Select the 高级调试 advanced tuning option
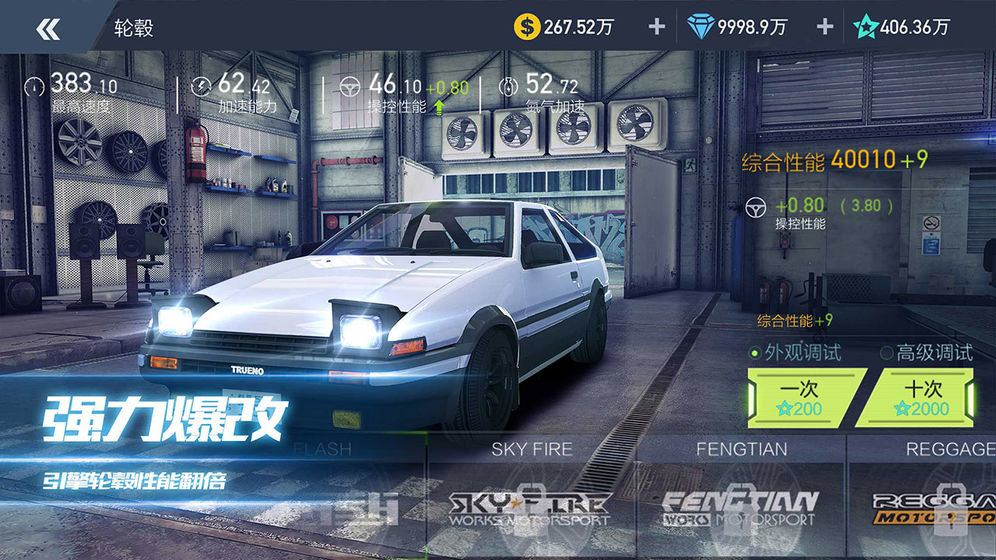The width and height of the screenshot is (996, 560). pyautogui.click(x=926, y=352)
